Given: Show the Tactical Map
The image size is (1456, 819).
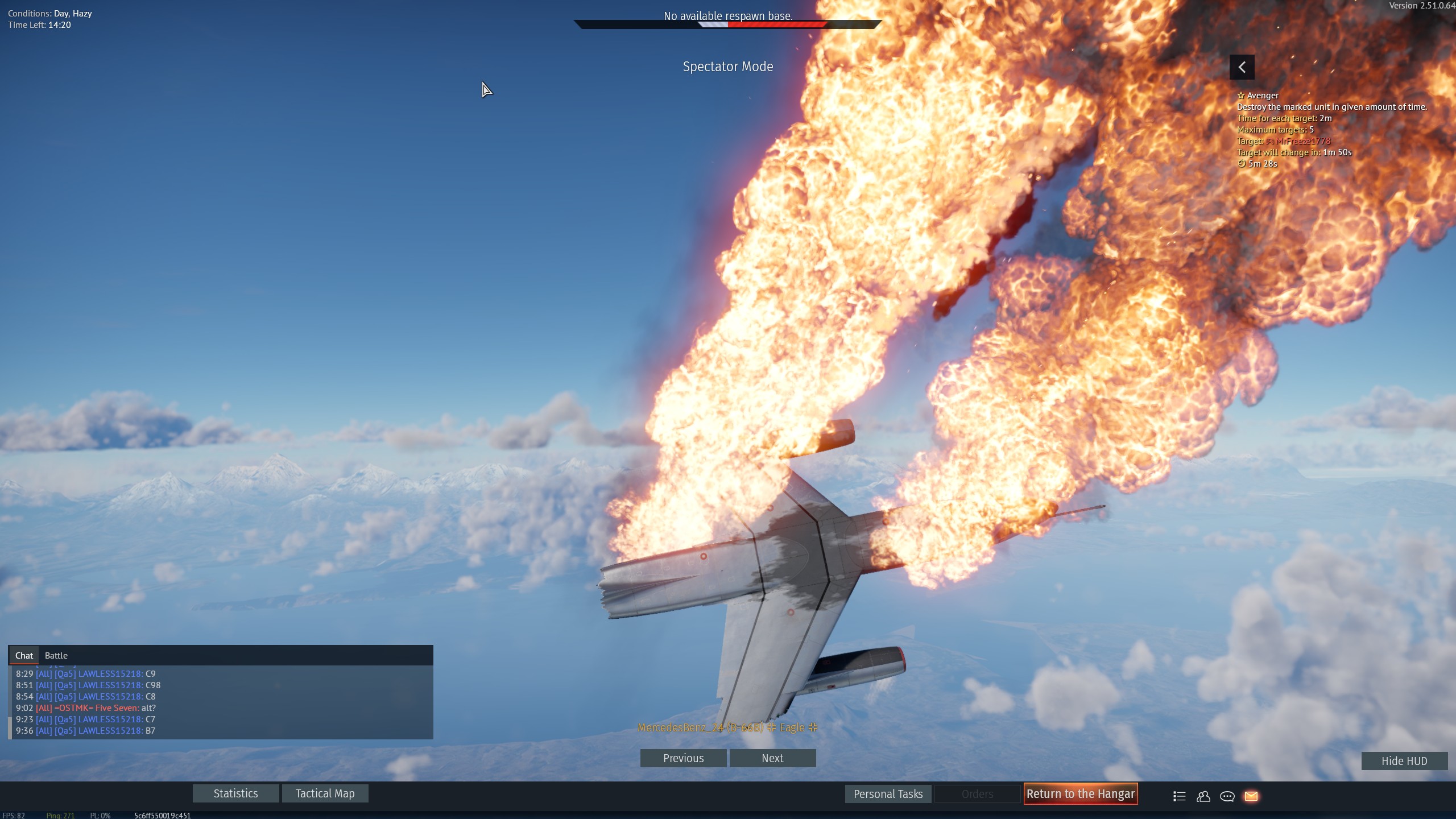Looking at the screenshot, I should (x=325, y=793).
